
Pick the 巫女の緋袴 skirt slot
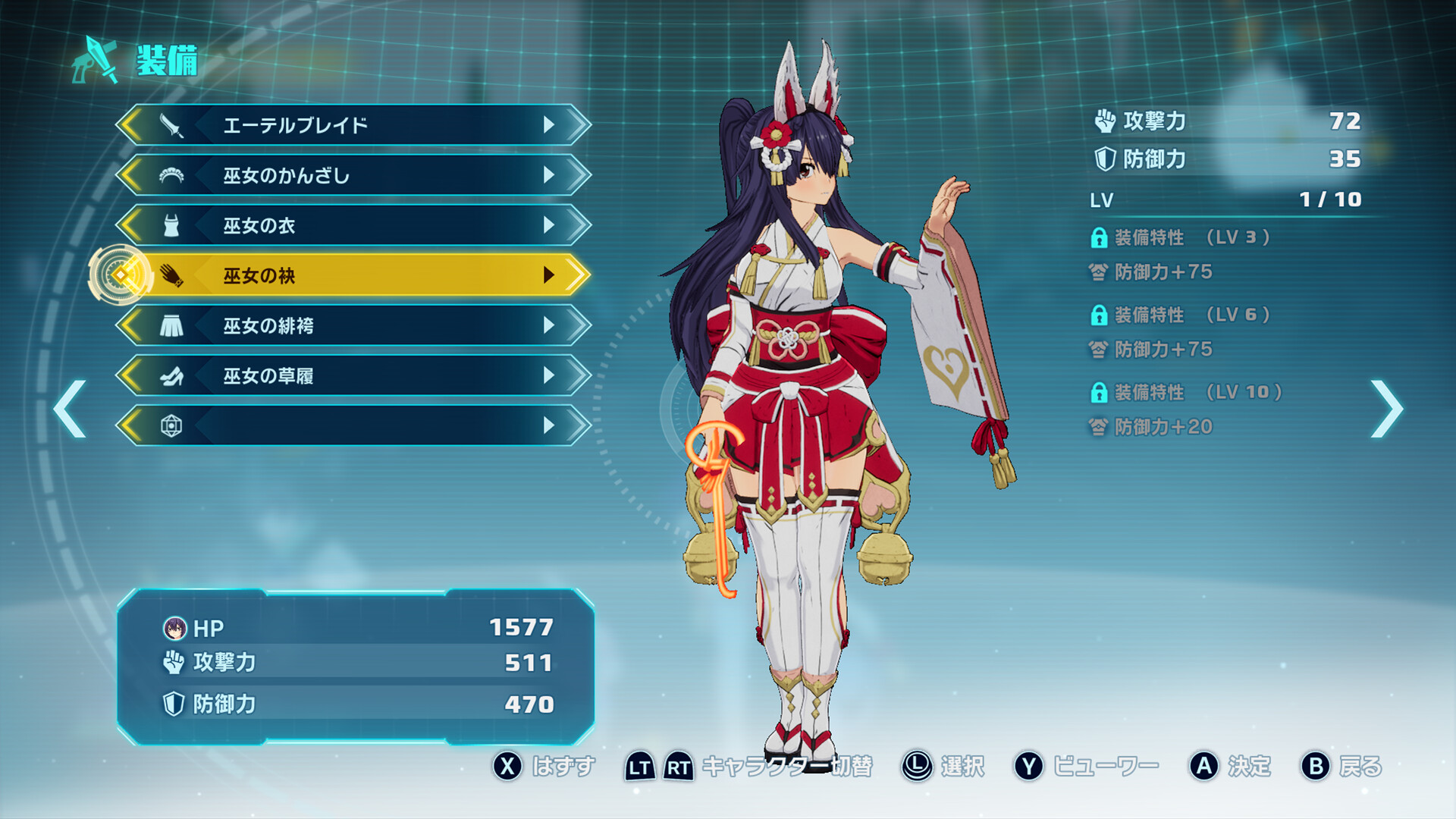pyautogui.click(x=353, y=325)
